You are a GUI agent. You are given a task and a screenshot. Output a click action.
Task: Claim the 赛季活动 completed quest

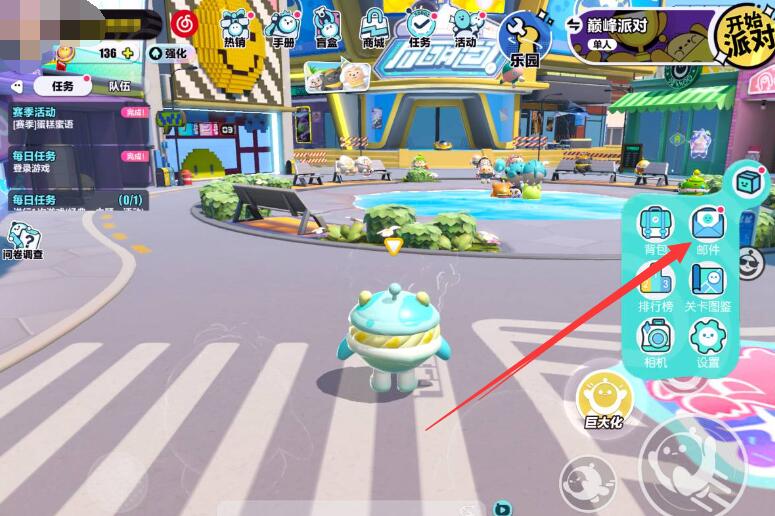click(x=134, y=113)
